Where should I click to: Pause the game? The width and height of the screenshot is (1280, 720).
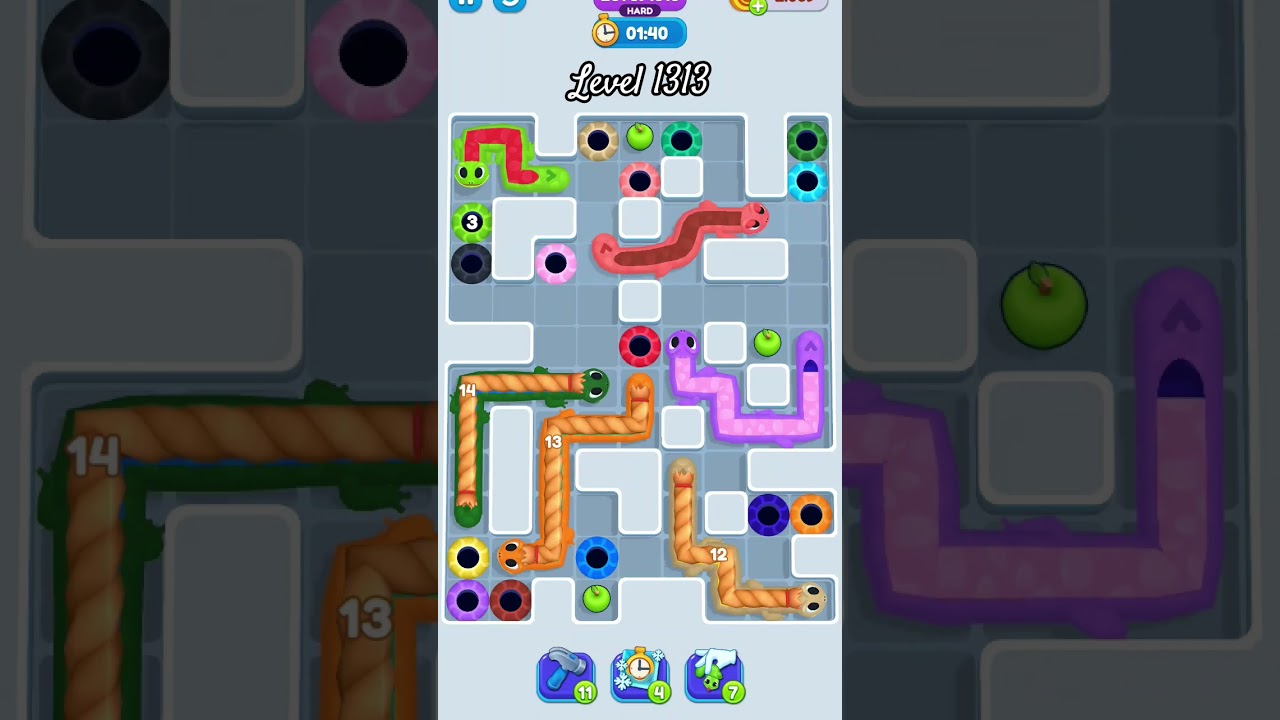pos(465,4)
